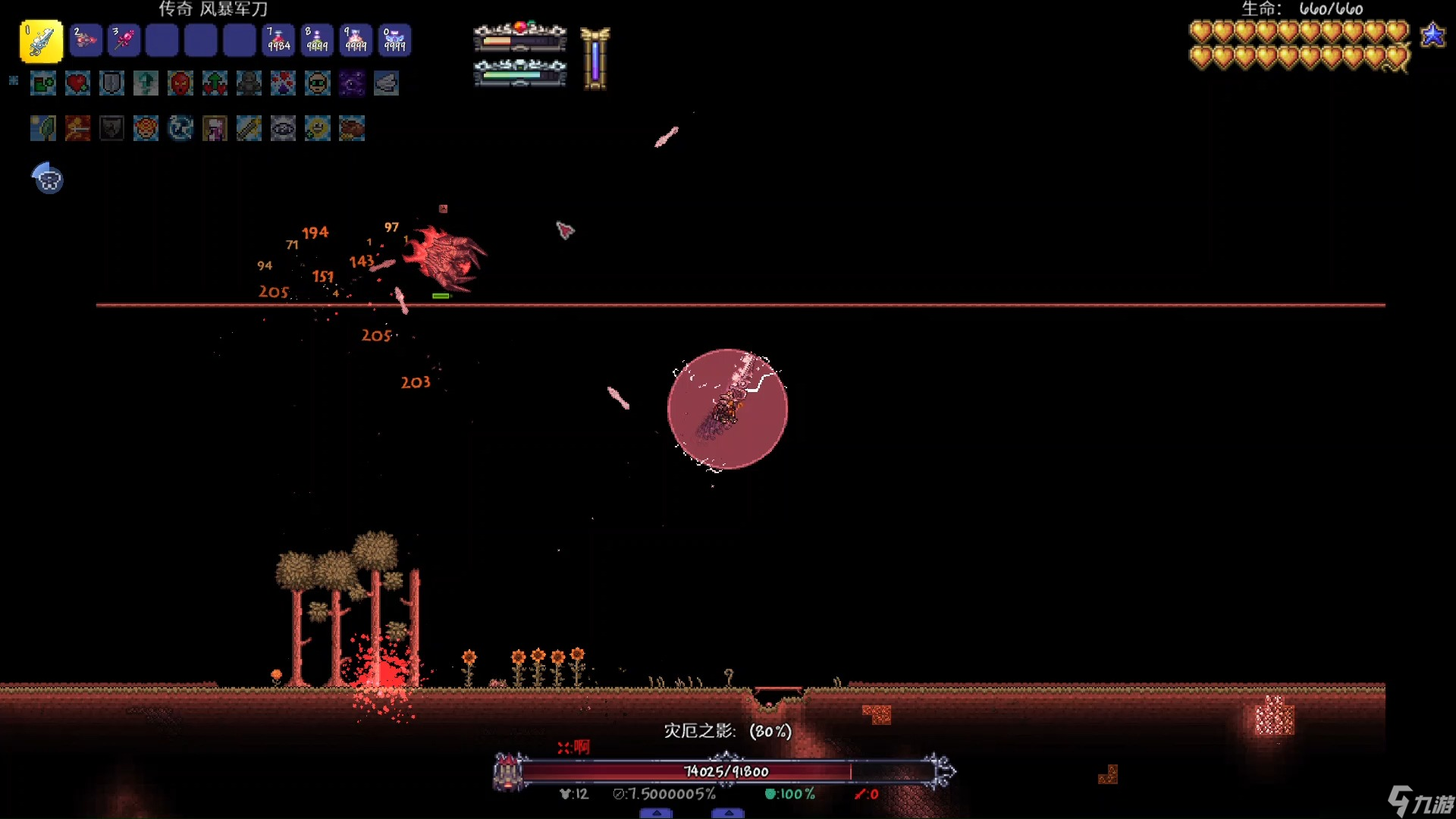The image size is (1456, 819).
Task: Click the yellow smiley face buff icon
Action: [x=318, y=129]
